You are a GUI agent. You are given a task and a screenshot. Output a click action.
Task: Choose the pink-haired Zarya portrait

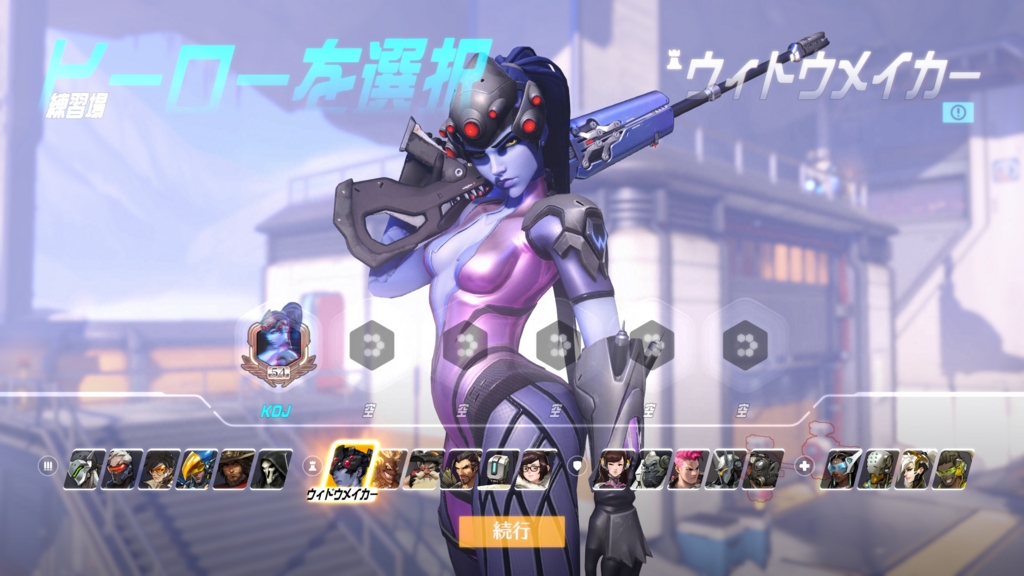[687, 468]
